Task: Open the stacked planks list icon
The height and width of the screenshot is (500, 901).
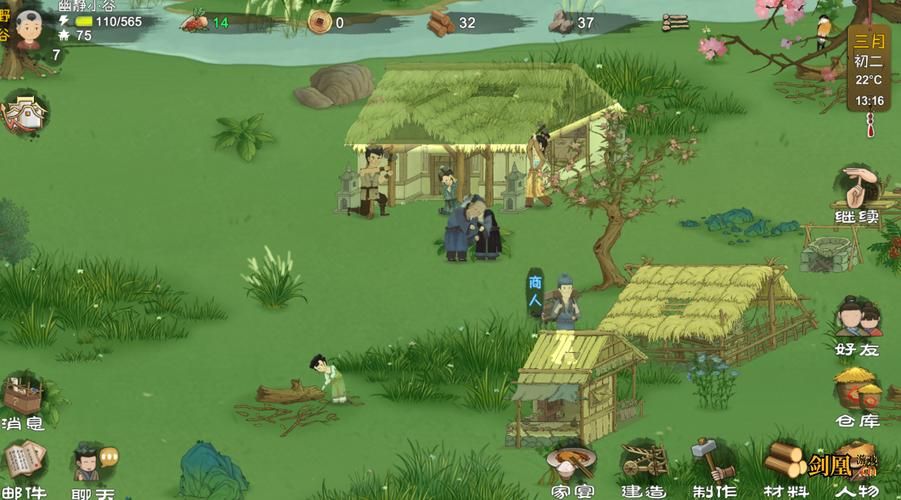Action: point(675,22)
